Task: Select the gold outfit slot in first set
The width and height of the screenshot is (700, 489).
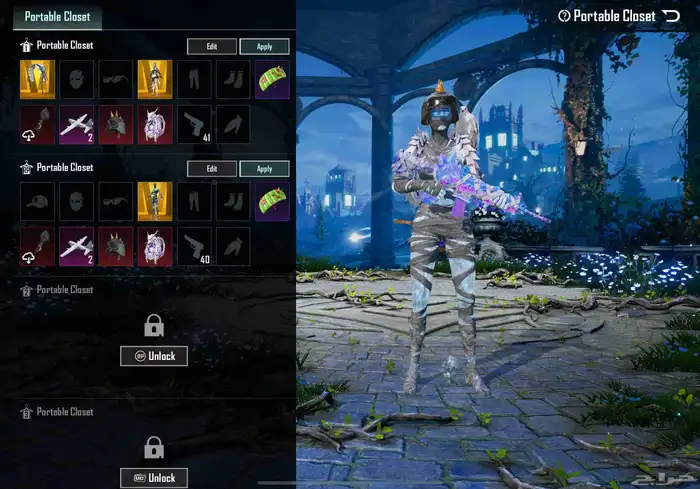Action: click(155, 80)
